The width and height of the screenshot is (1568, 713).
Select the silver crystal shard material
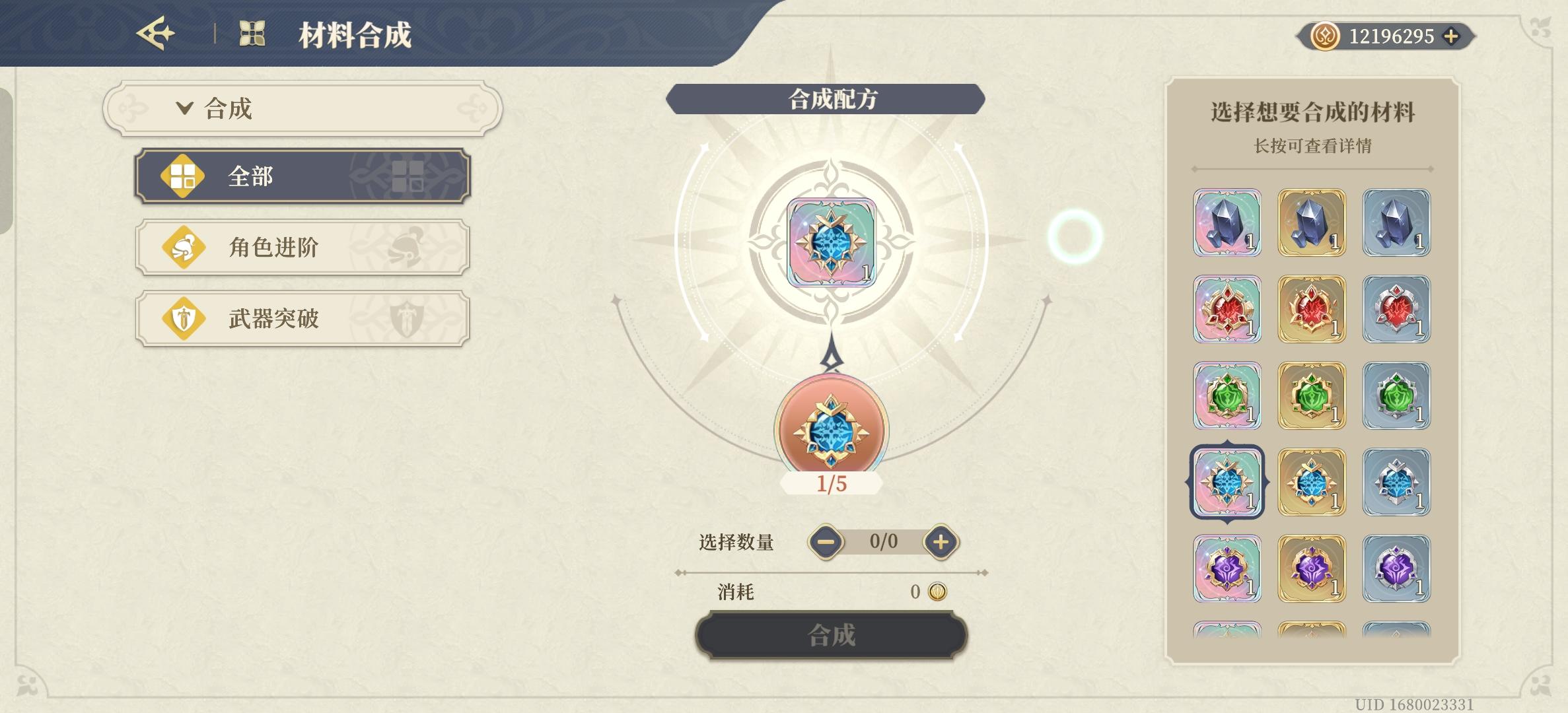1396,221
